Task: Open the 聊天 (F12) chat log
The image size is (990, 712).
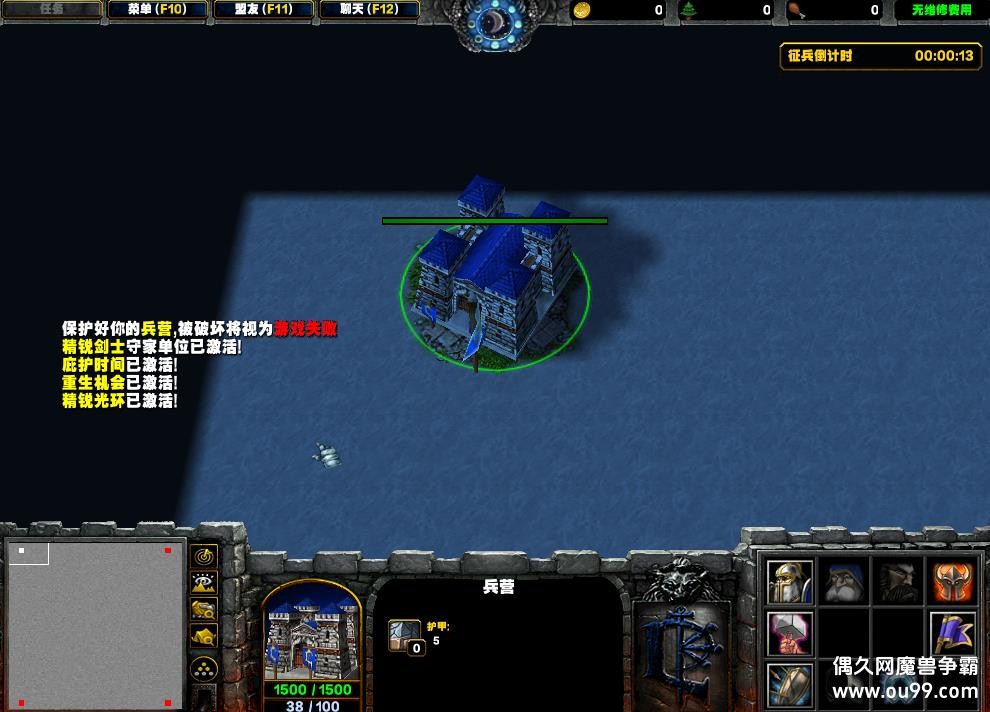Action: point(368,10)
